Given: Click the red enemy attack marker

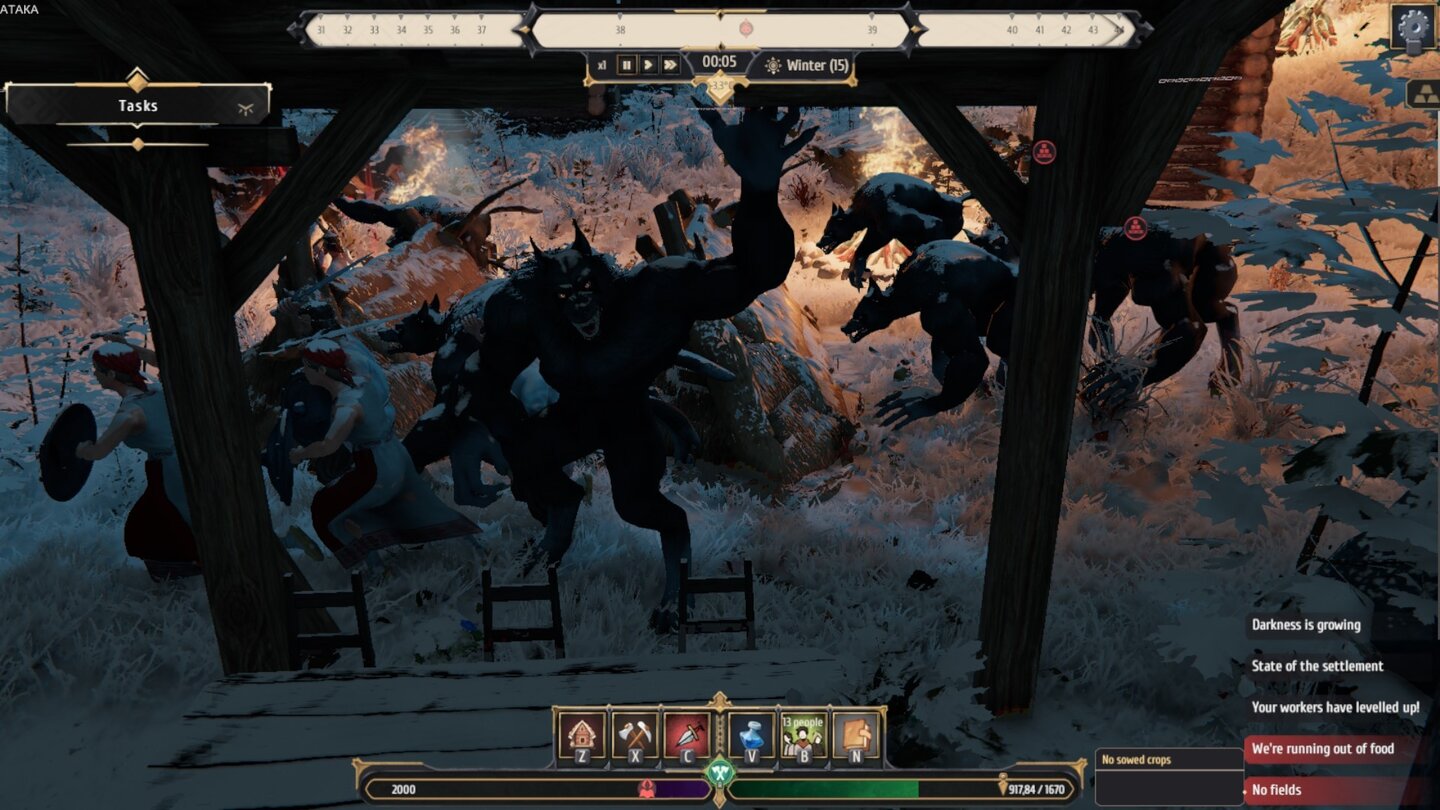Looking at the screenshot, I should tap(1046, 153).
